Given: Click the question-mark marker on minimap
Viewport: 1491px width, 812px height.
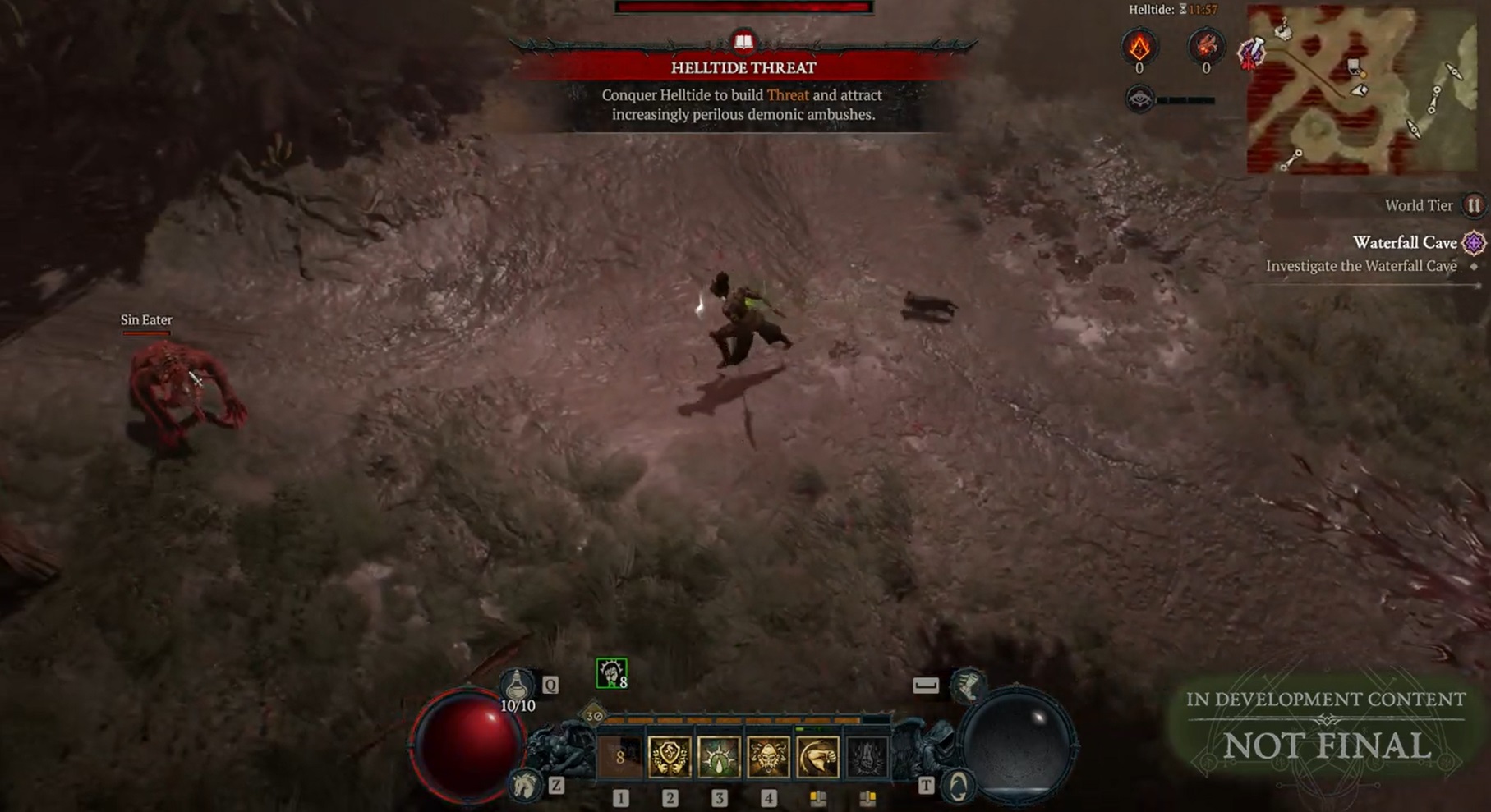Looking at the screenshot, I should pyautogui.click(x=1282, y=29).
